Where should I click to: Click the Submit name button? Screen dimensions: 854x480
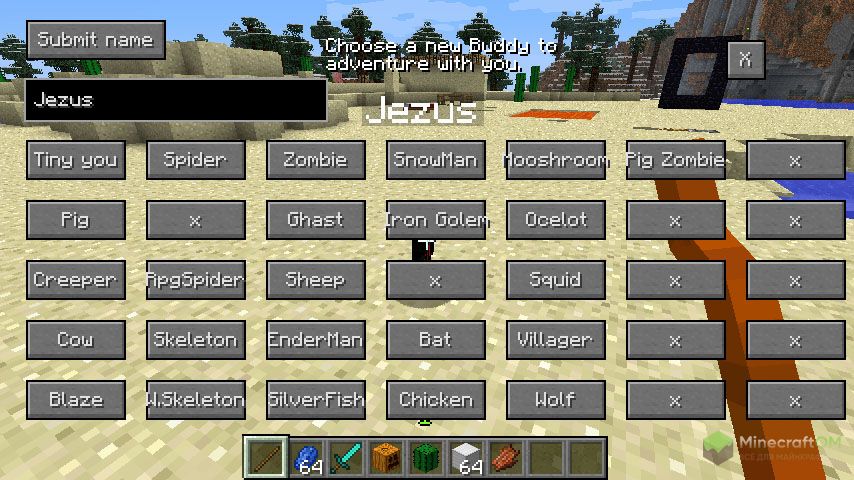(x=96, y=40)
